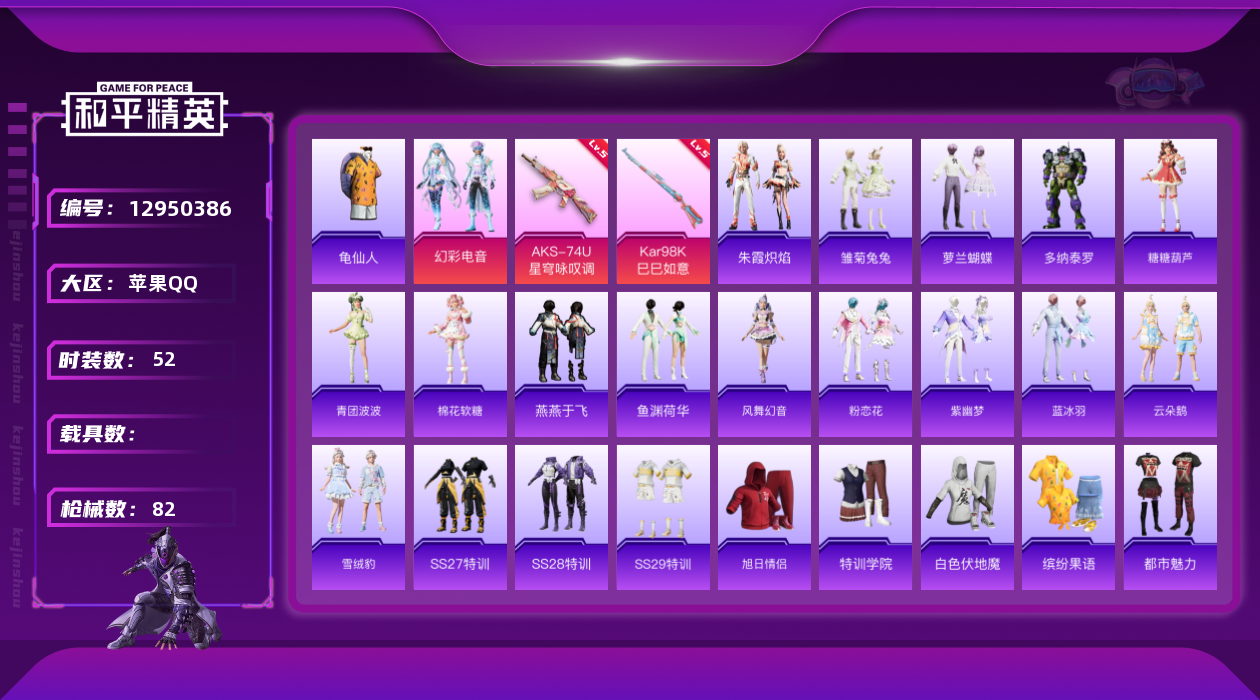Select the 旭日情侣 red hoodie card

point(764,517)
